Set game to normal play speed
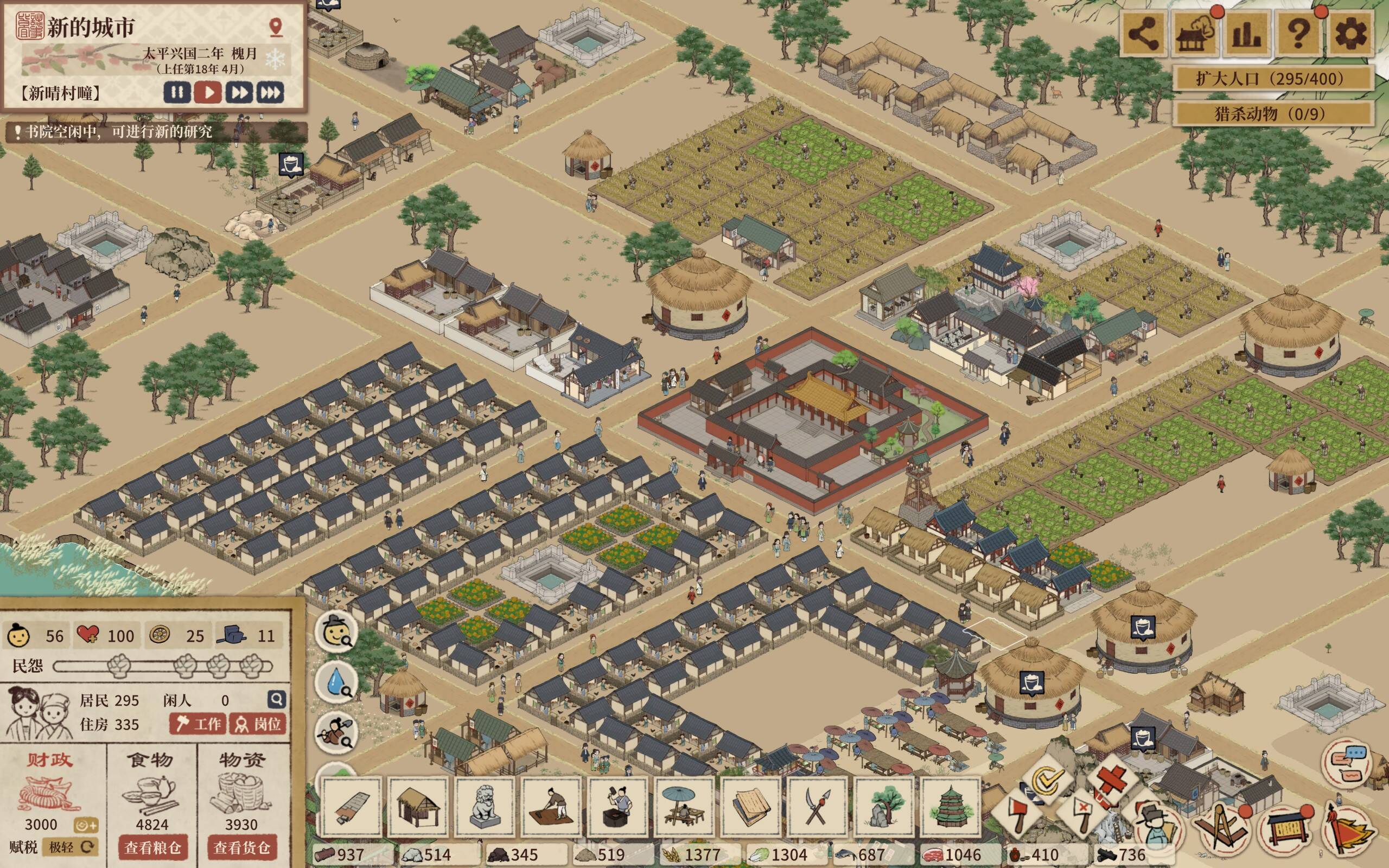1389x868 pixels. click(208, 92)
